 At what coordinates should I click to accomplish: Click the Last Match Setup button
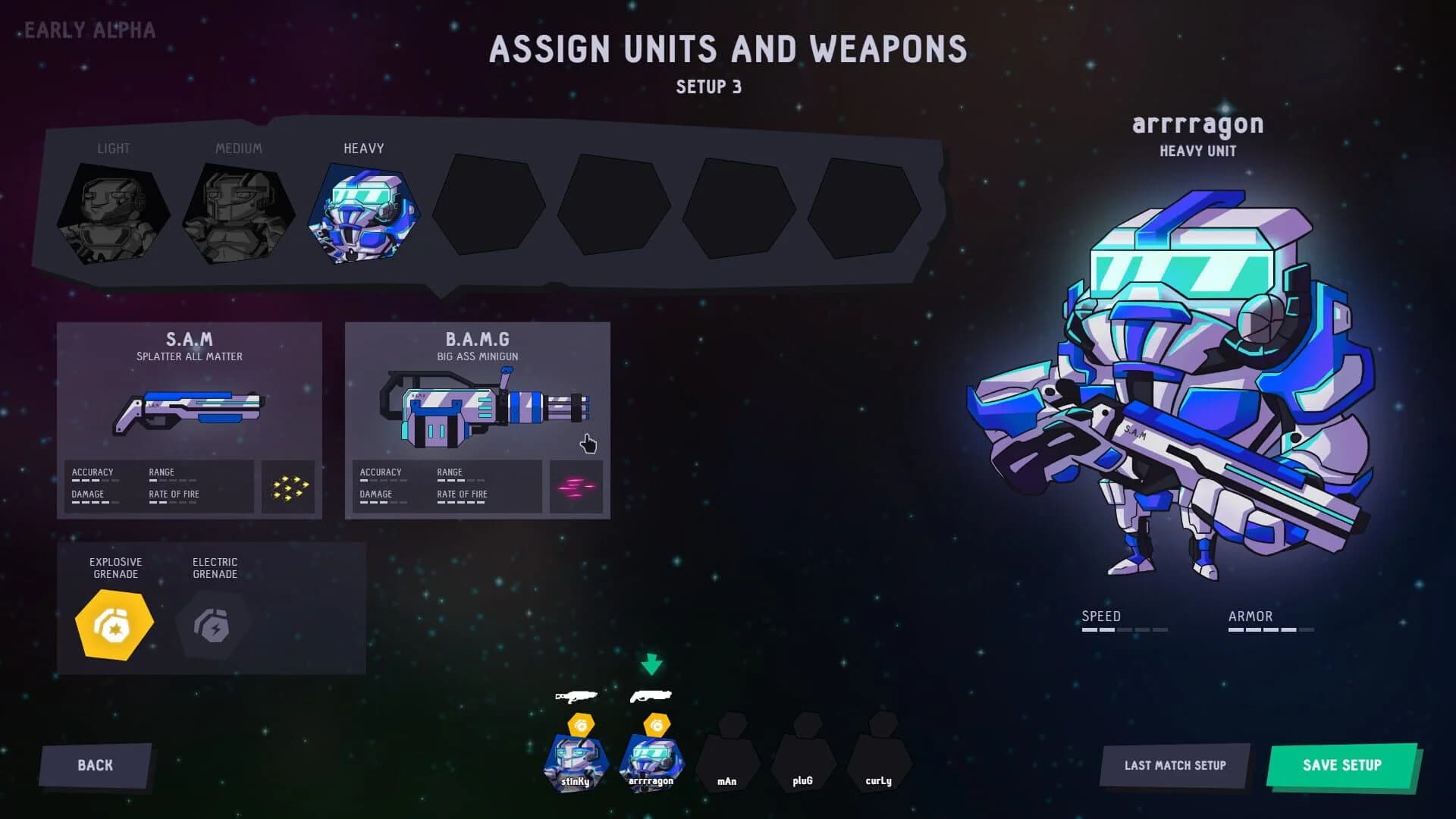pos(1174,765)
